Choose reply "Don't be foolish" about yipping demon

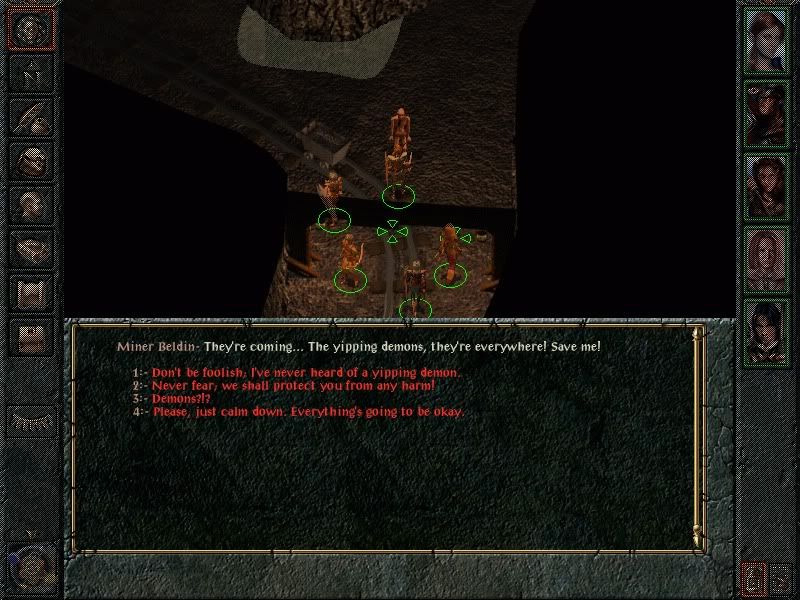[x=305, y=372]
